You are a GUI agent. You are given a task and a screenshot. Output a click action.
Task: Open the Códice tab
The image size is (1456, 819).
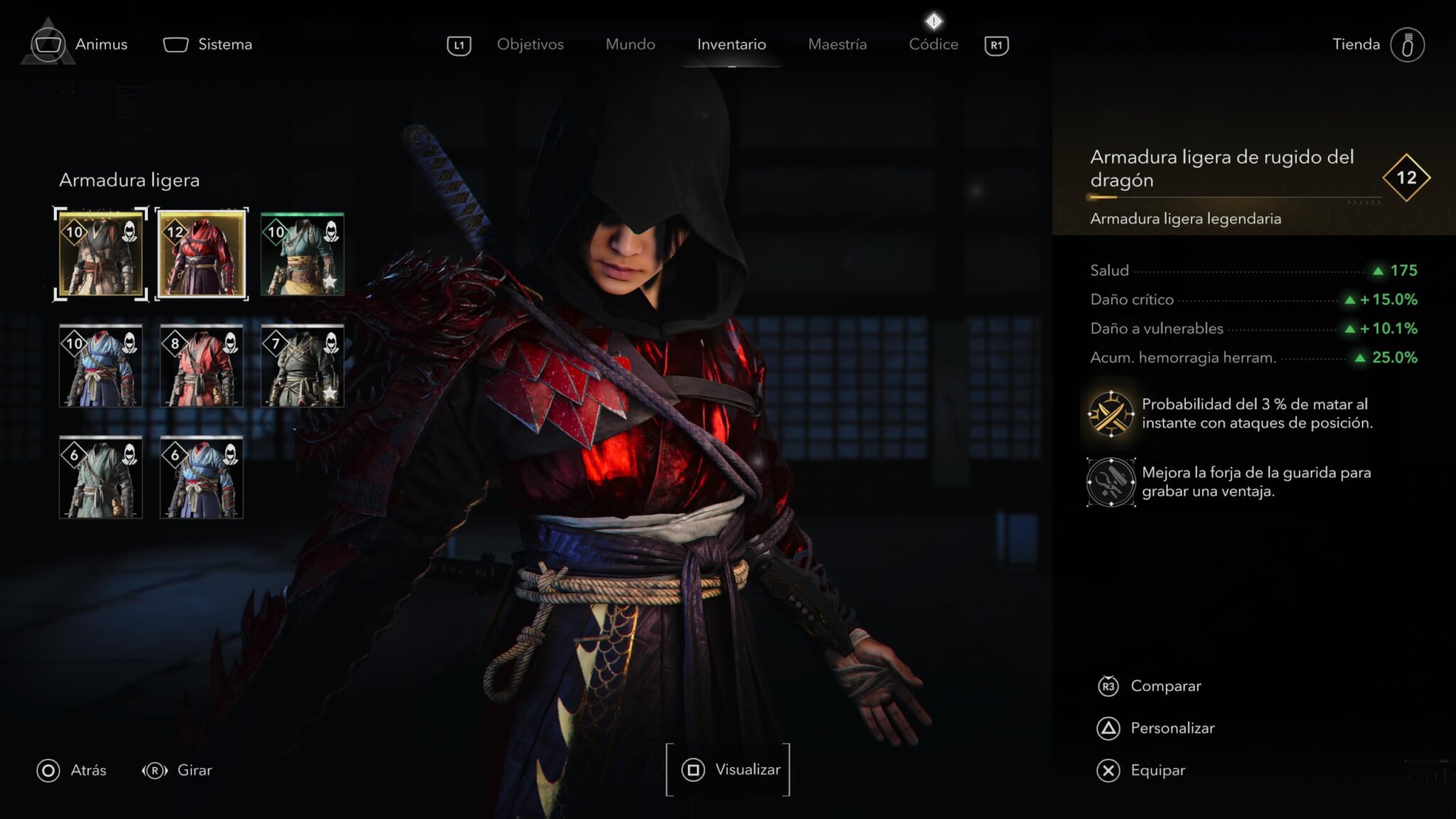(933, 44)
